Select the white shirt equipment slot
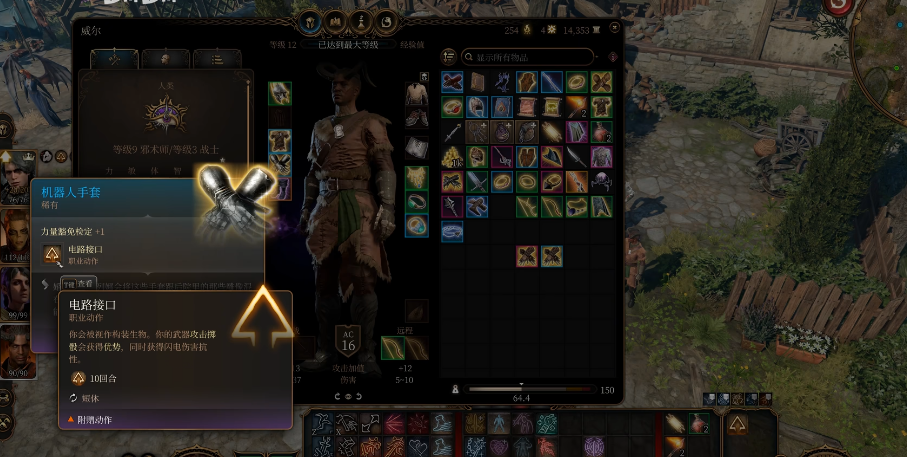Image resolution: width=907 pixels, height=457 pixels. pyautogui.click(x=416, y=94)
